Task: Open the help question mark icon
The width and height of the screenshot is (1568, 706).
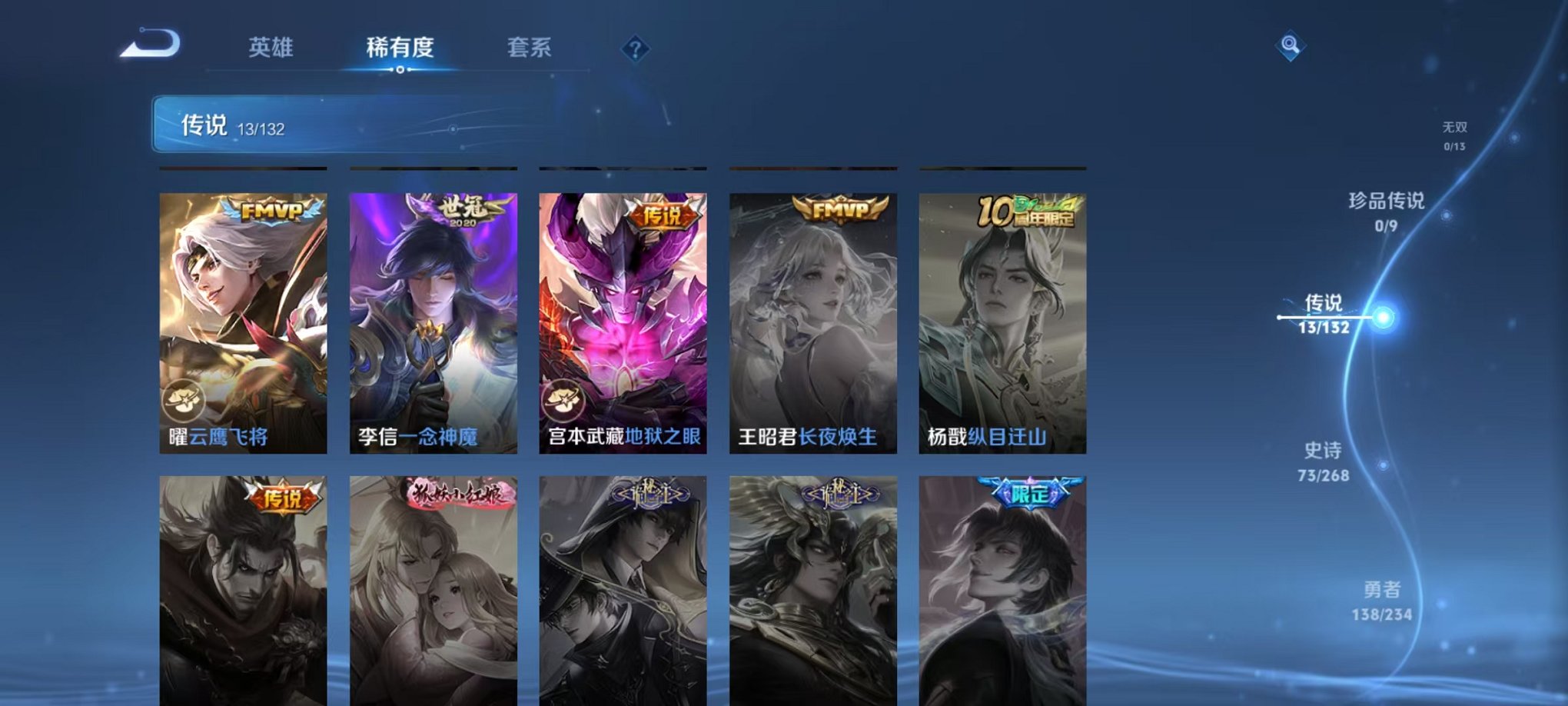Action: (x=633, y=49)
